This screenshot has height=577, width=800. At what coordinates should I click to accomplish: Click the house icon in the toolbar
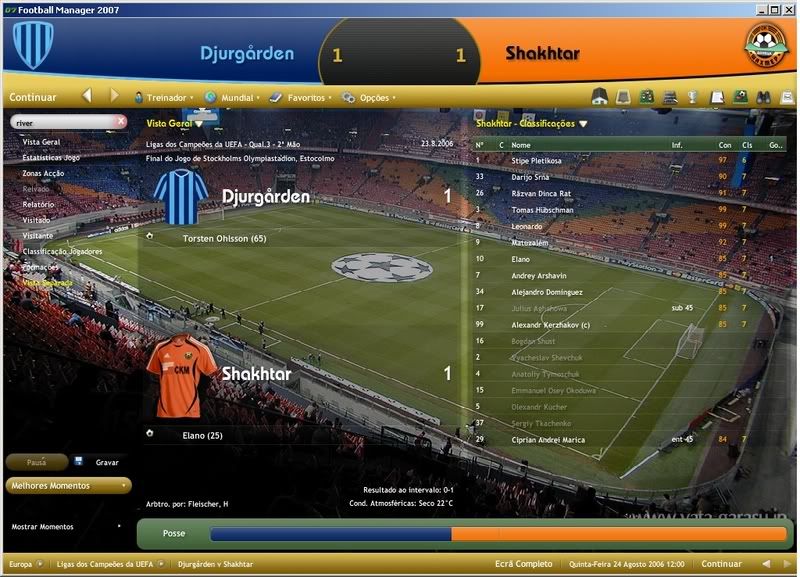[x=600, y=98]
